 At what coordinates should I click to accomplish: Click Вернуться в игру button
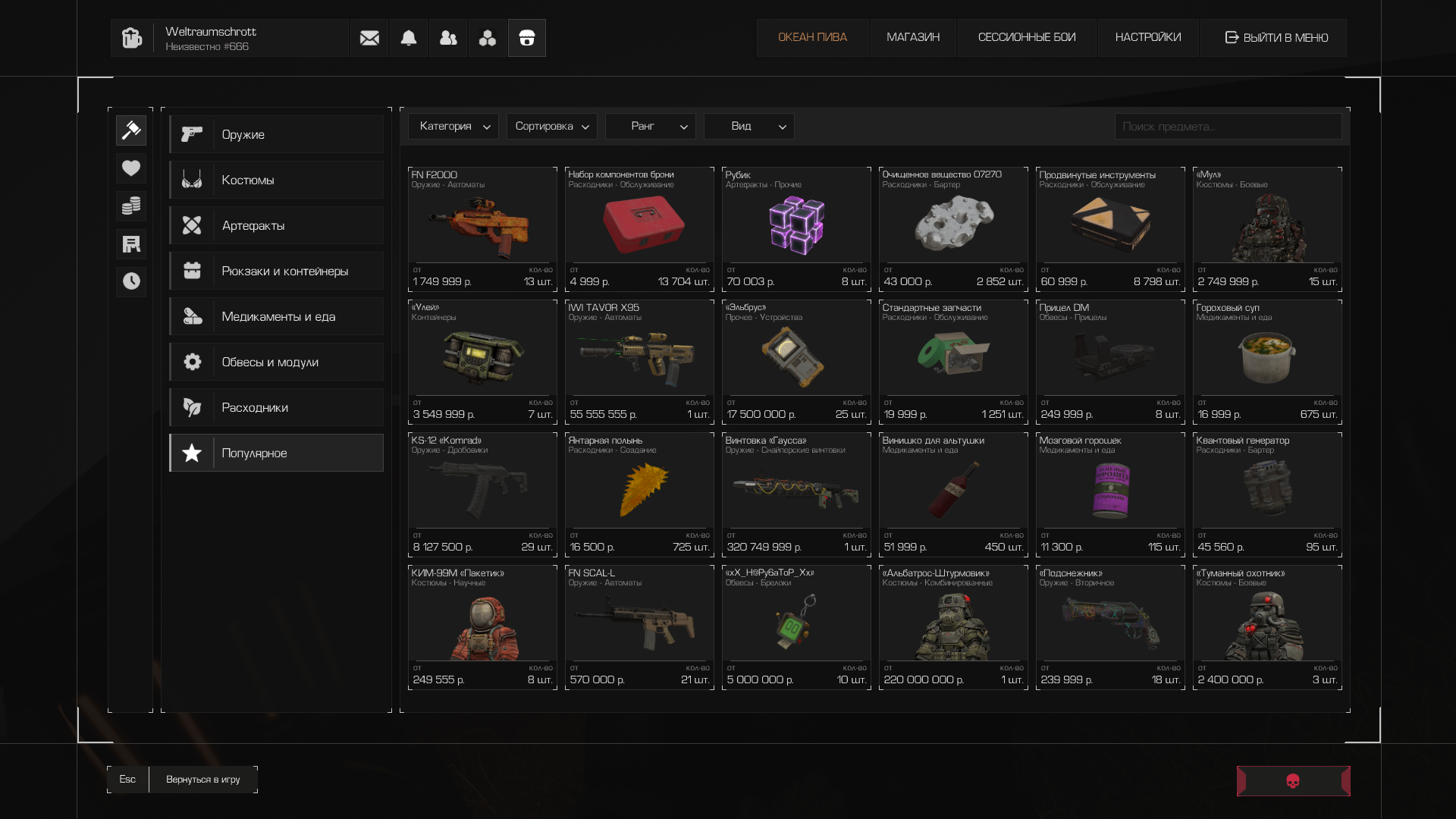click(x=203, y=780)
